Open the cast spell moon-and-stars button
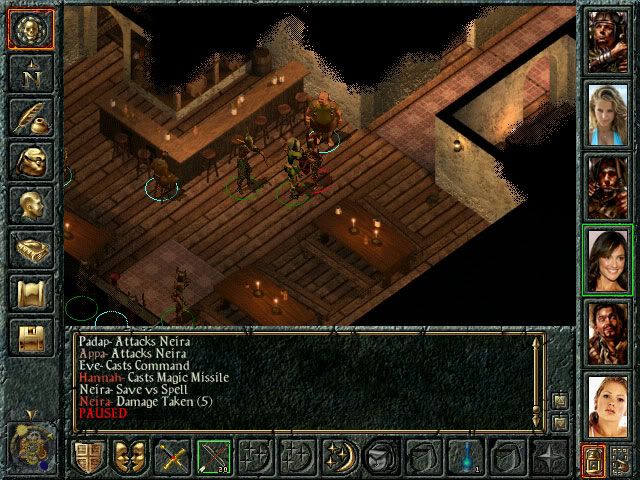Image resolution: width=640 pixels, height=480 pixels. tap(339, 457)
